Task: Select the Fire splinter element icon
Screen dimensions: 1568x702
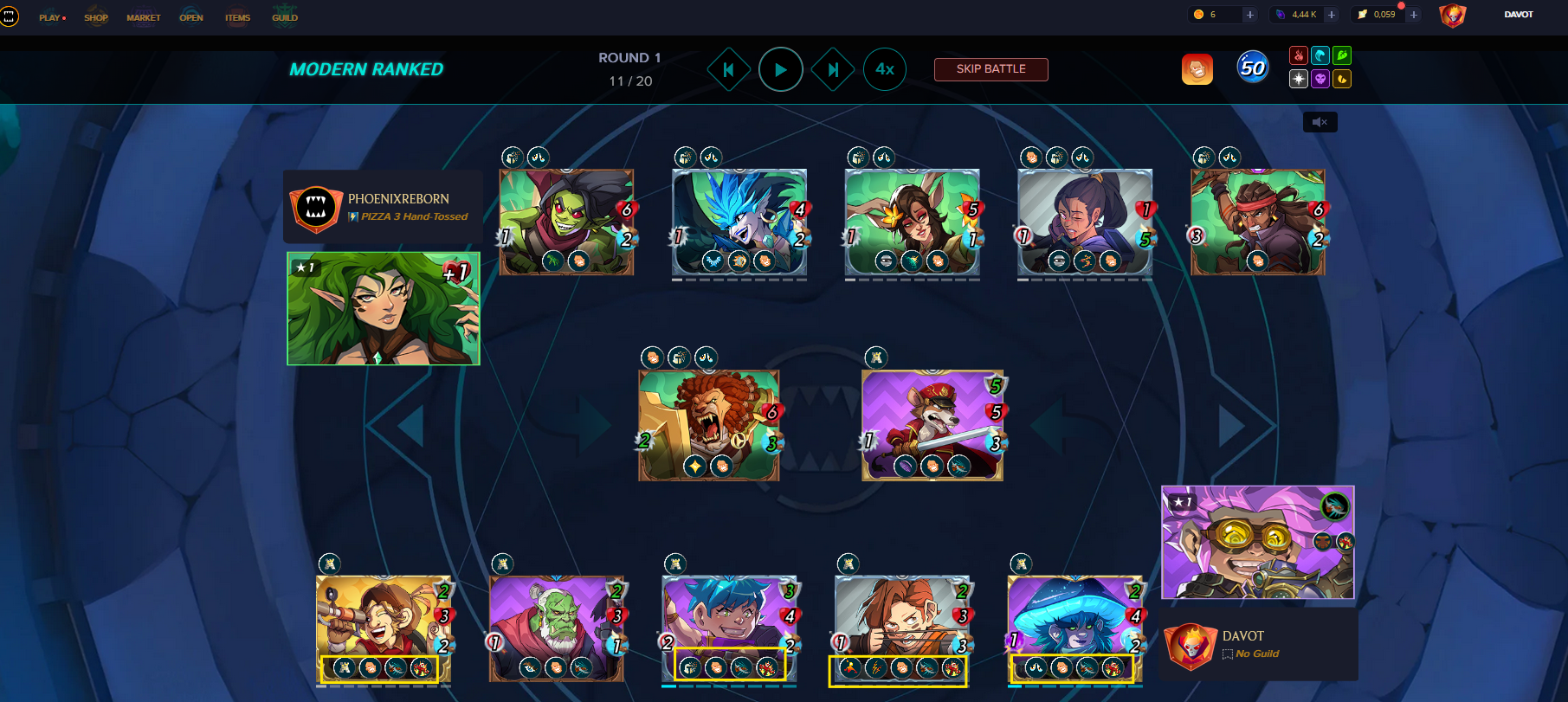Action: (1298, 55)
